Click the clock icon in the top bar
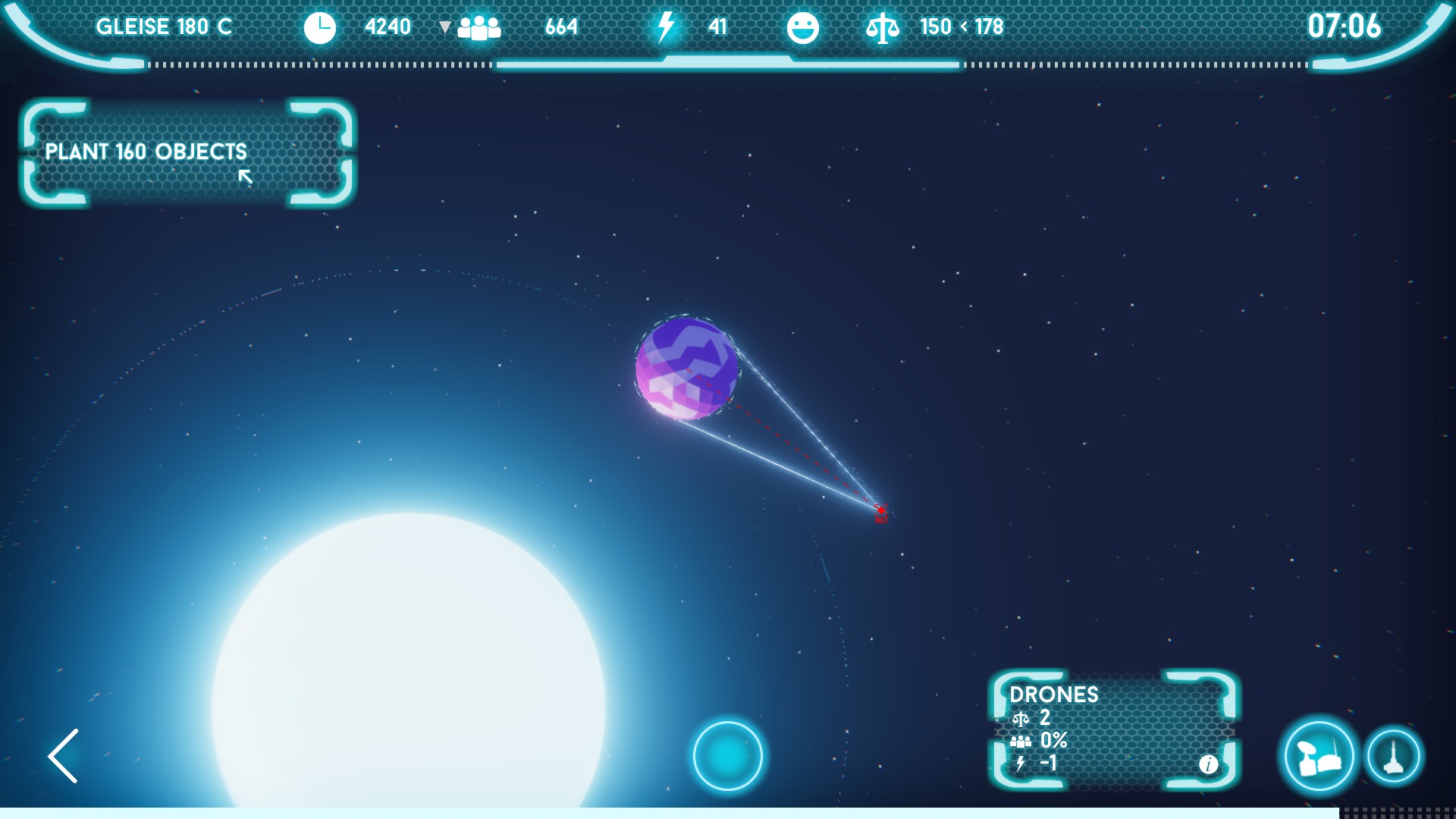The width and height of the screenshot is (1456, 819). [319, 27]
